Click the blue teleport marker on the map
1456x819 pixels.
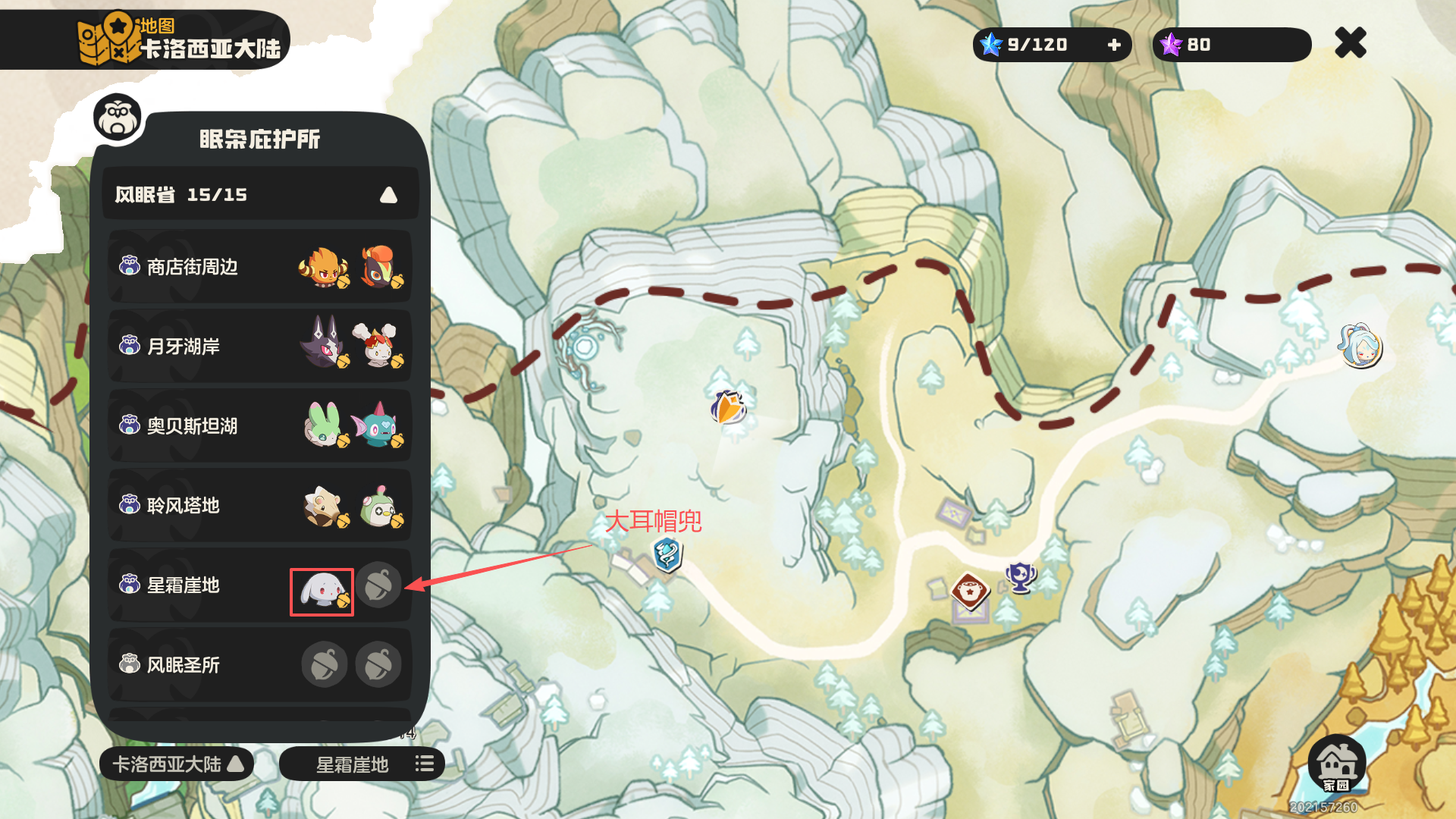point(667,554)
